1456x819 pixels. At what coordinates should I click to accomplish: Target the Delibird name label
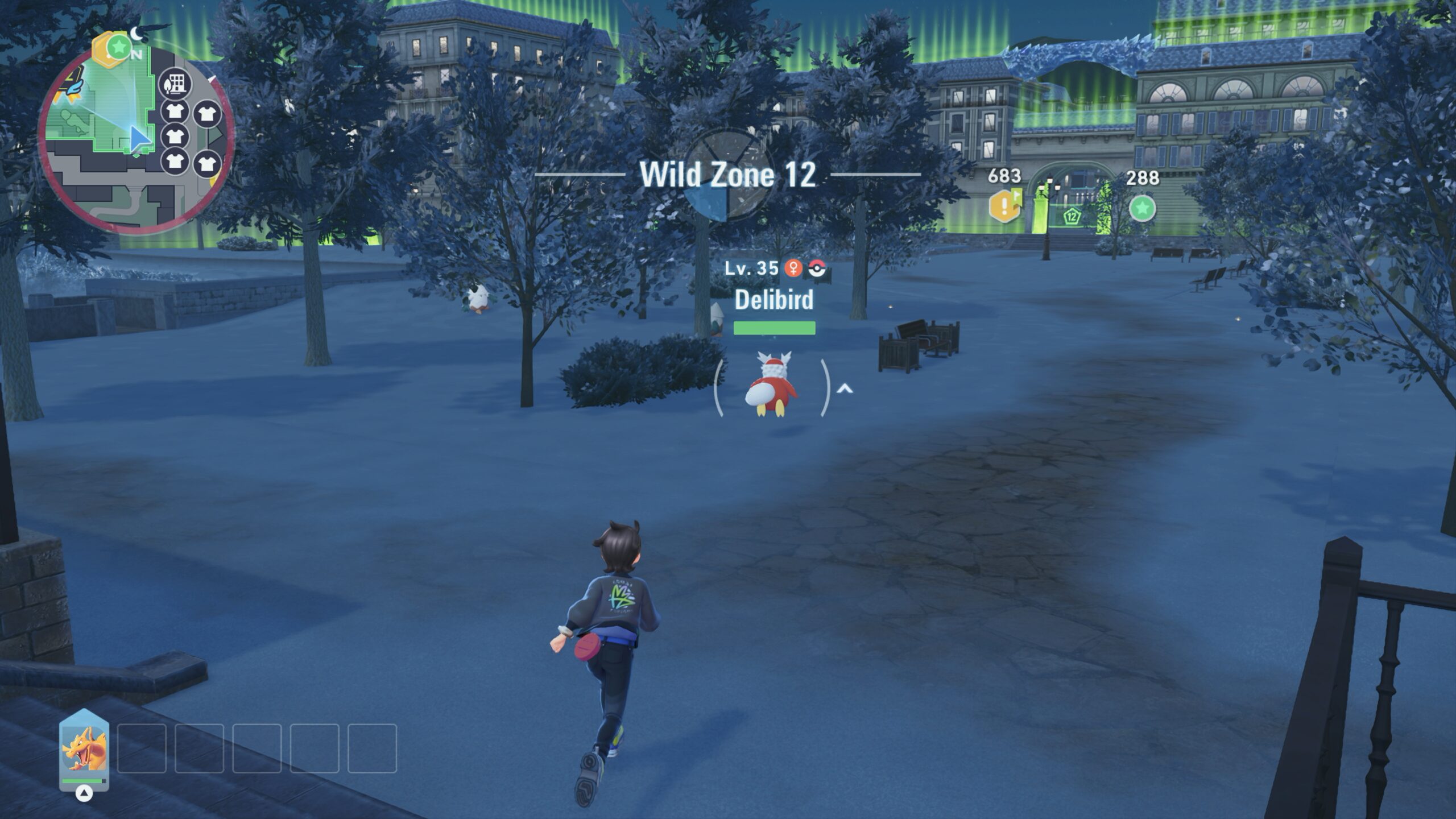774,300
